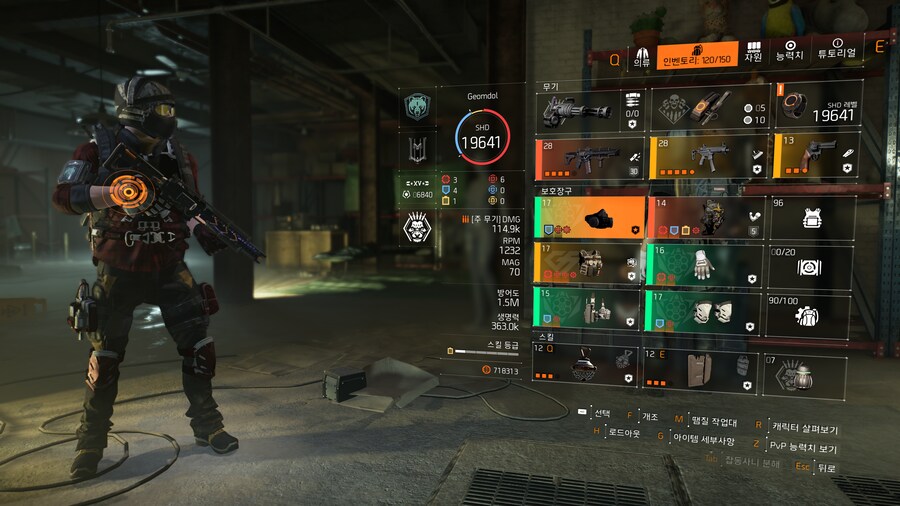Open the level 14 backpack gear slot
900x506 pixels.
pyautogui.click(x=704, y=218)
